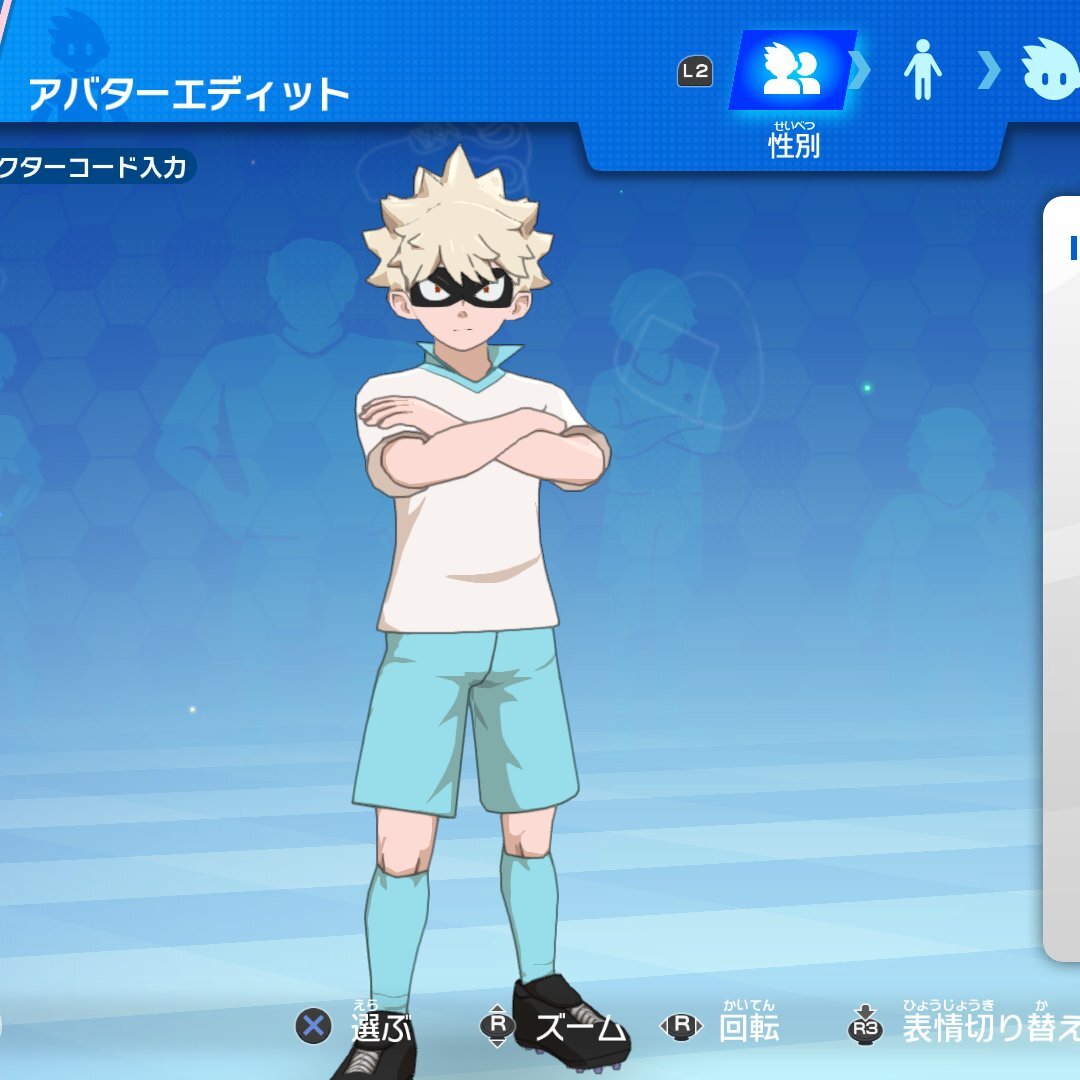Open the character code input button

click(93, 167)
